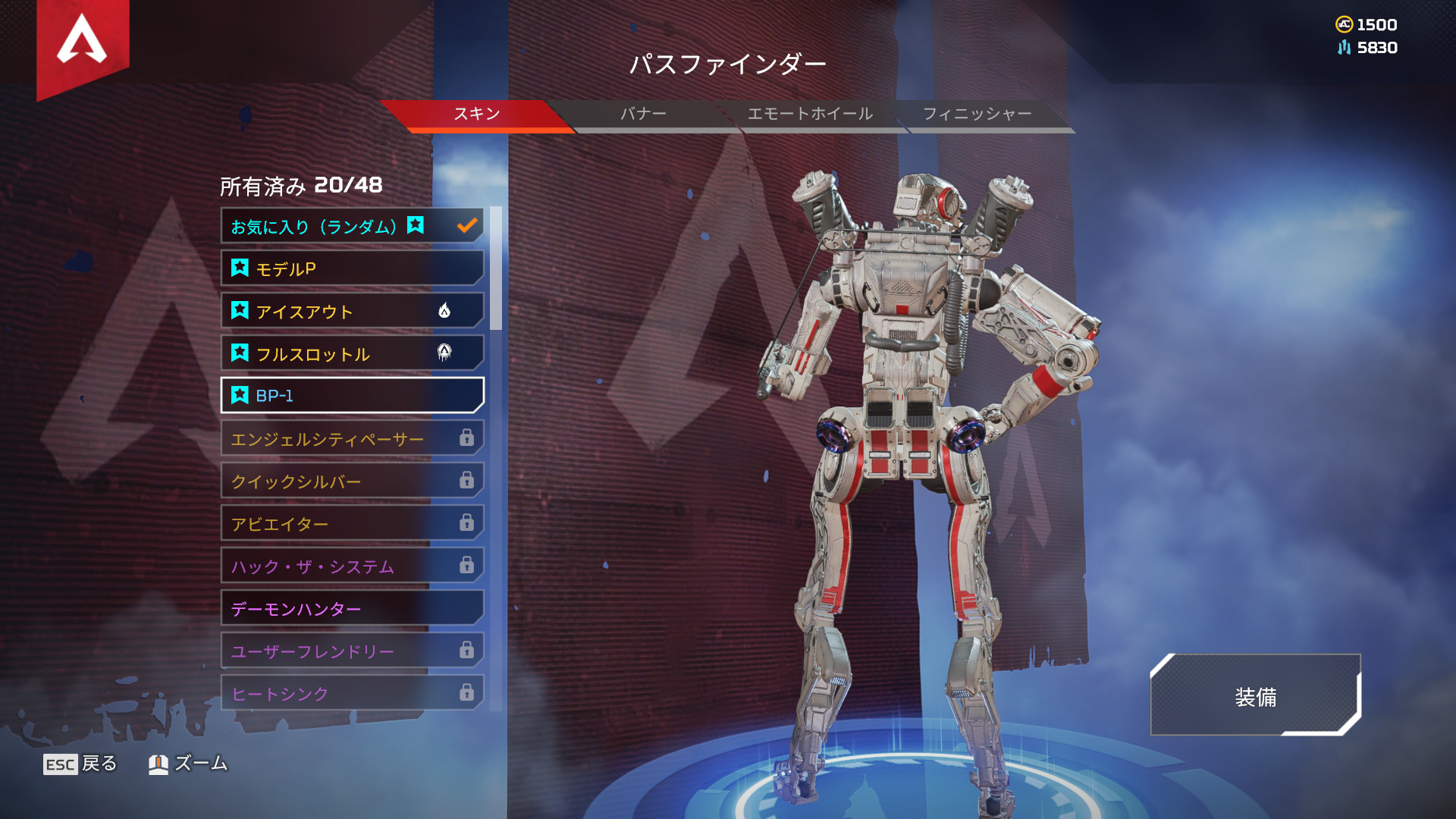Viewport: 1456px width, 819px height.
Task: Choose the BP-1 skin row
Action: coord(352,395)
